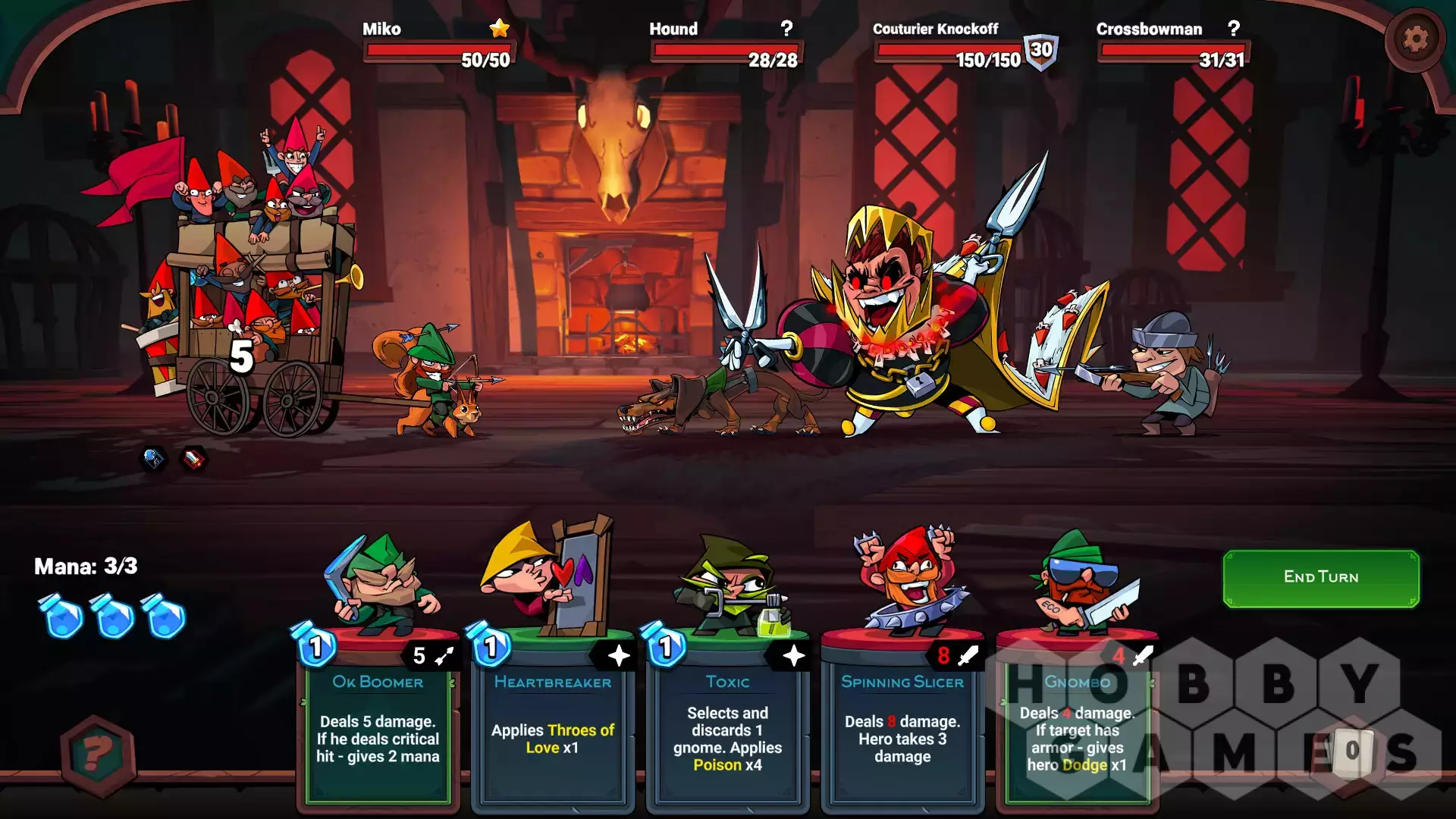Image resolution: width=1456 pixels, height=819 pixels.
Task: Show Hound's intent question mark
Action: coord(786,29)
